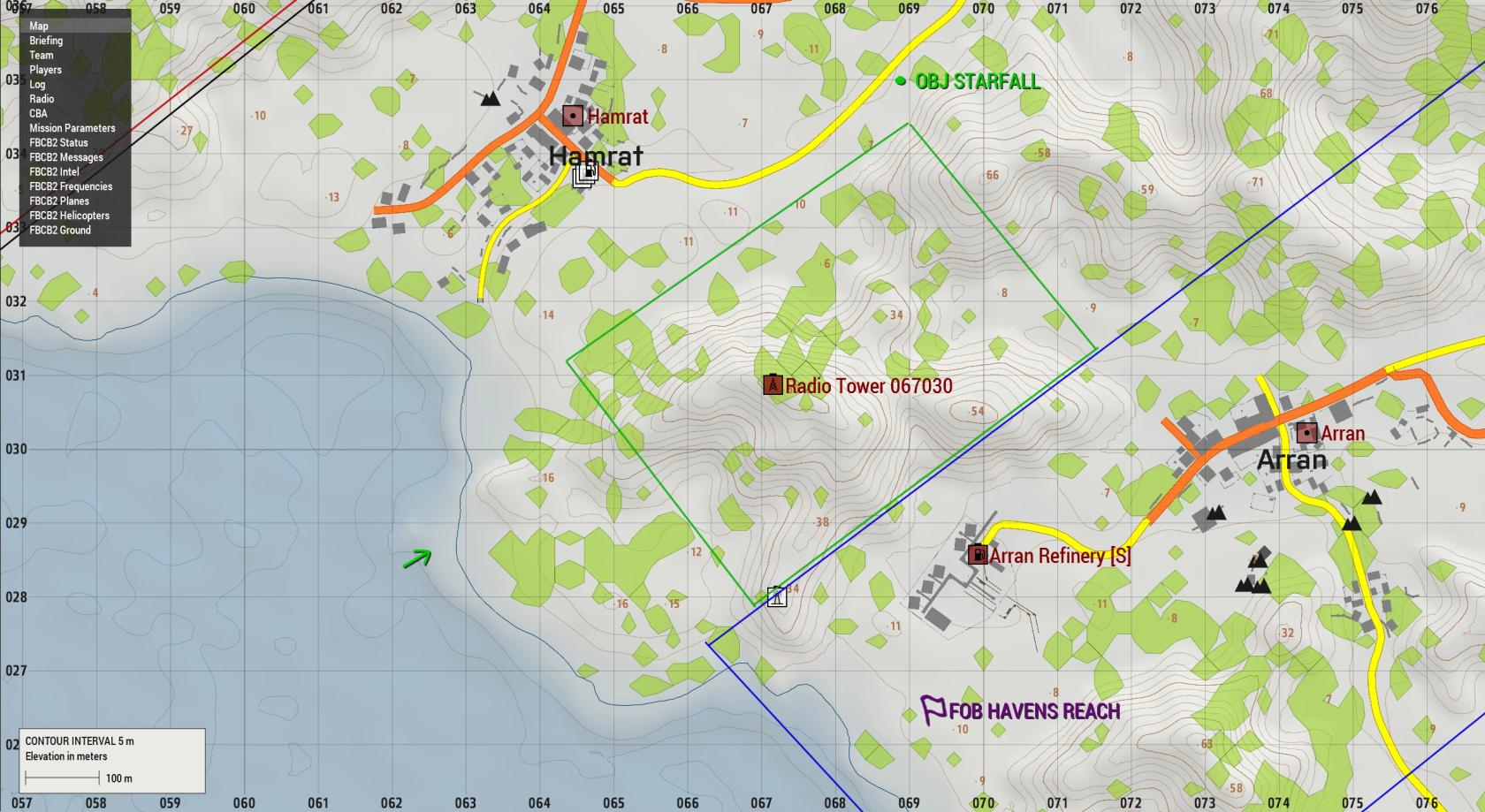Viewport: 1485px width, 812px height.
Task: Open the FBCB2 Helicopters panel
Action: 68,216
